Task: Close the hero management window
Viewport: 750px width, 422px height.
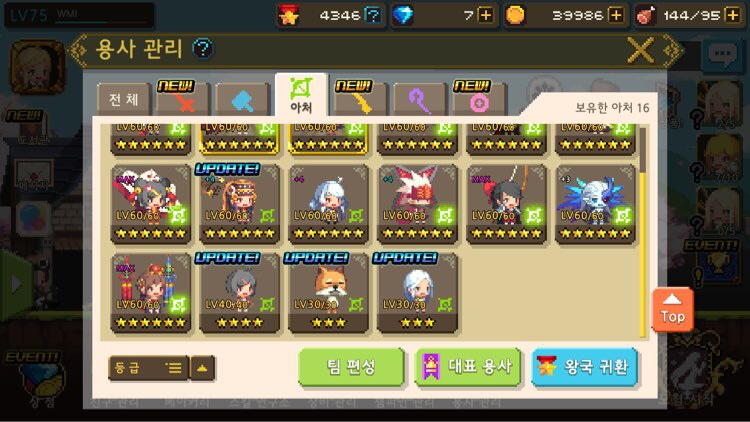Action: pyautogui.click(x=640, y=49)
